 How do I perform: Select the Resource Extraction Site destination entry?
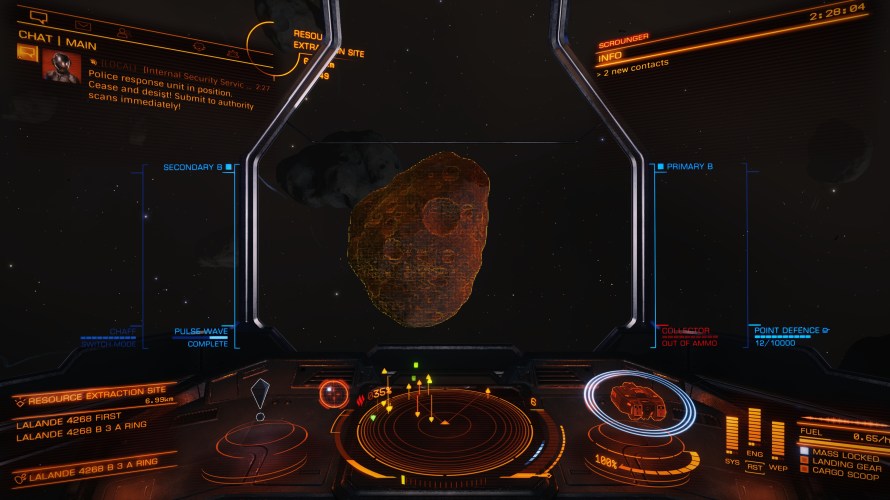97,400
